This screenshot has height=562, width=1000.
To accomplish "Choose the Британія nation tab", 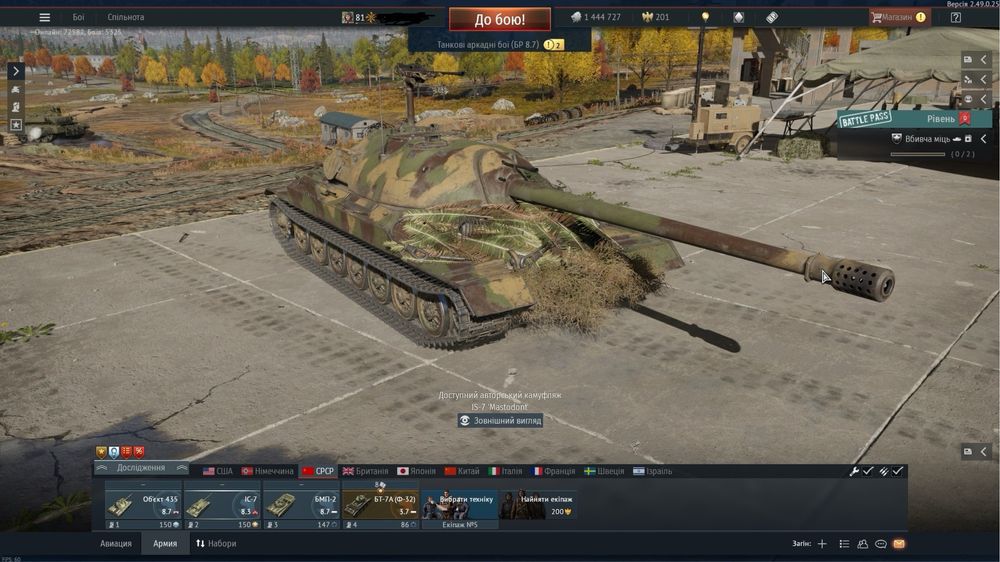I will tap(365, 471).
